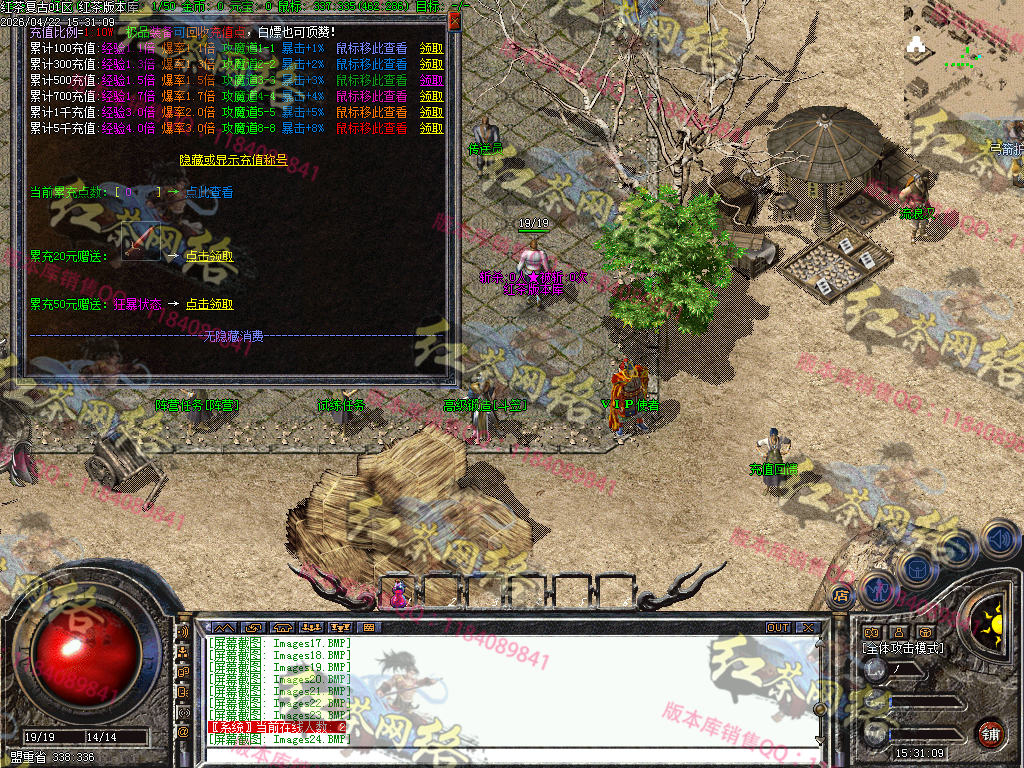Click 点此查看 to view recharge points
Screen dimensions: 1024x768
pyautogui.click(x=209, y=192)
